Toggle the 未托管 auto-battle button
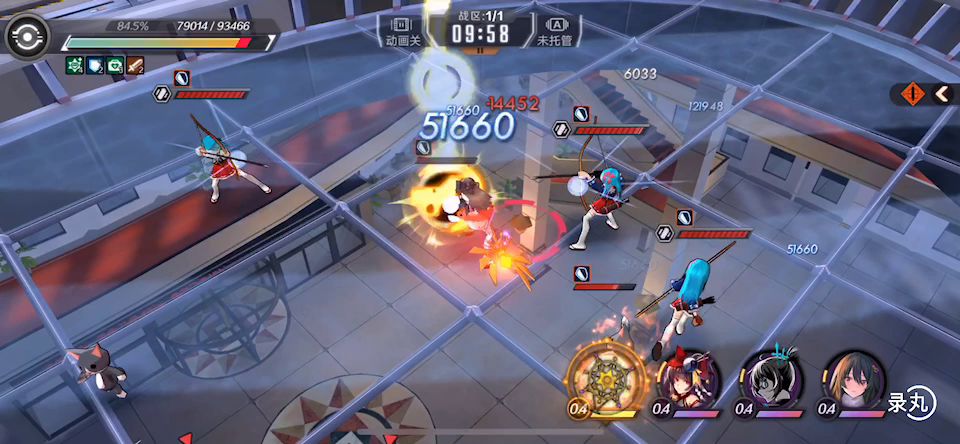960x444 pixels. (x=558, y=30)
